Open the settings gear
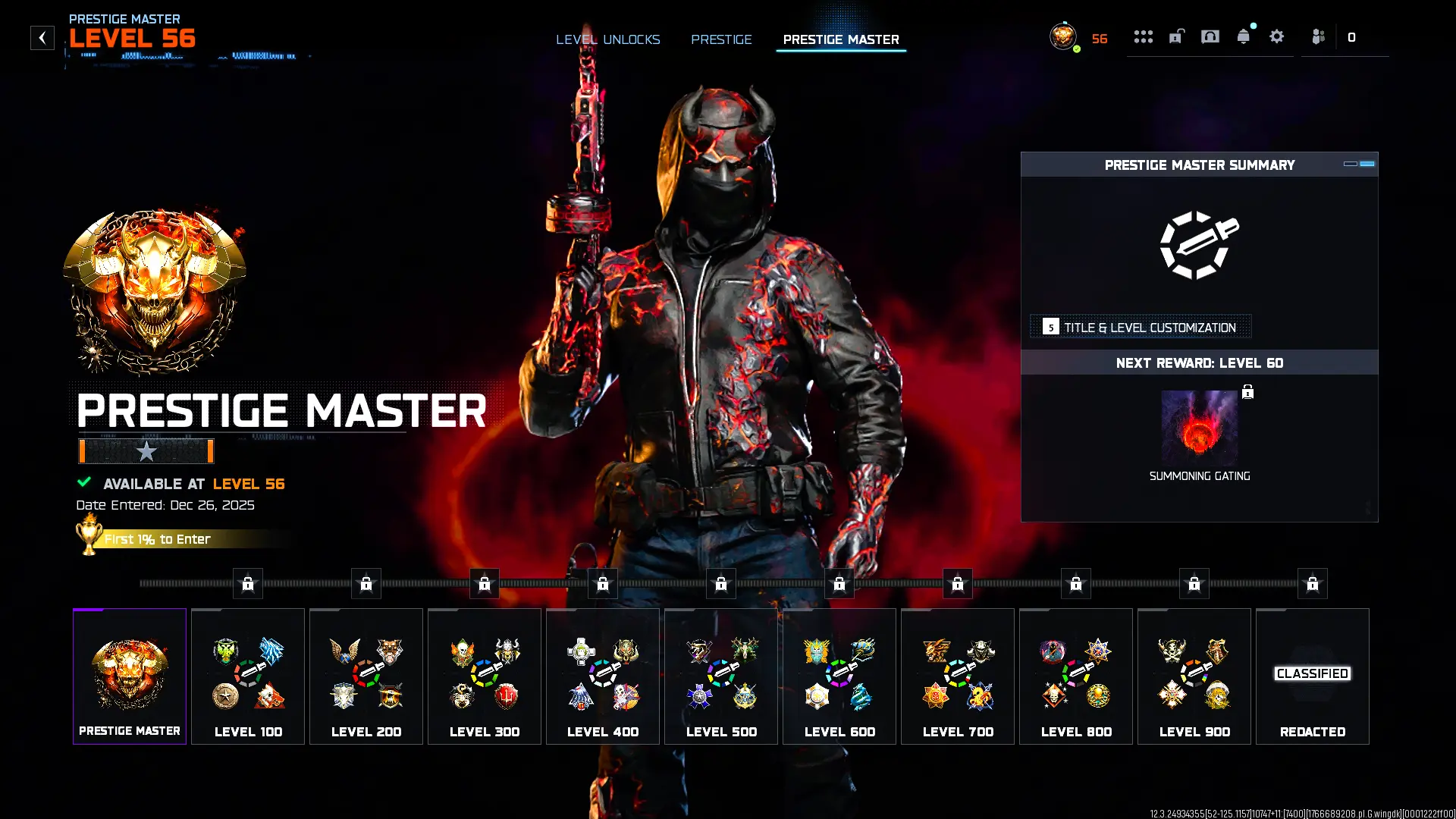The width and height of the screenshot is (1456, 819). (1276, 36)
